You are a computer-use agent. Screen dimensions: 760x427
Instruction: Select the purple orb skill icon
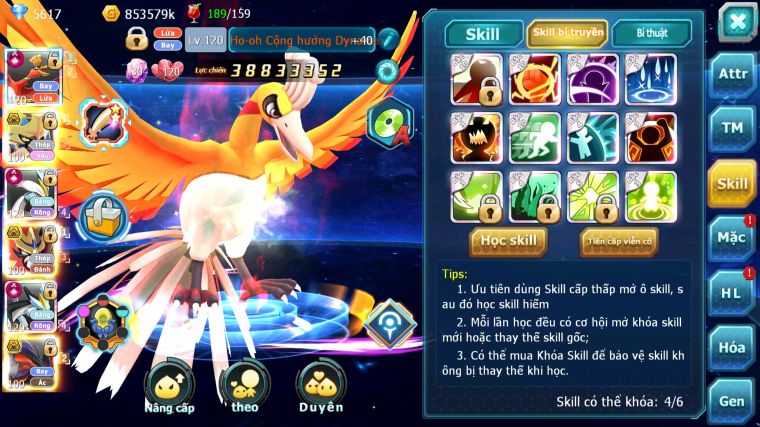coord(592,78)
